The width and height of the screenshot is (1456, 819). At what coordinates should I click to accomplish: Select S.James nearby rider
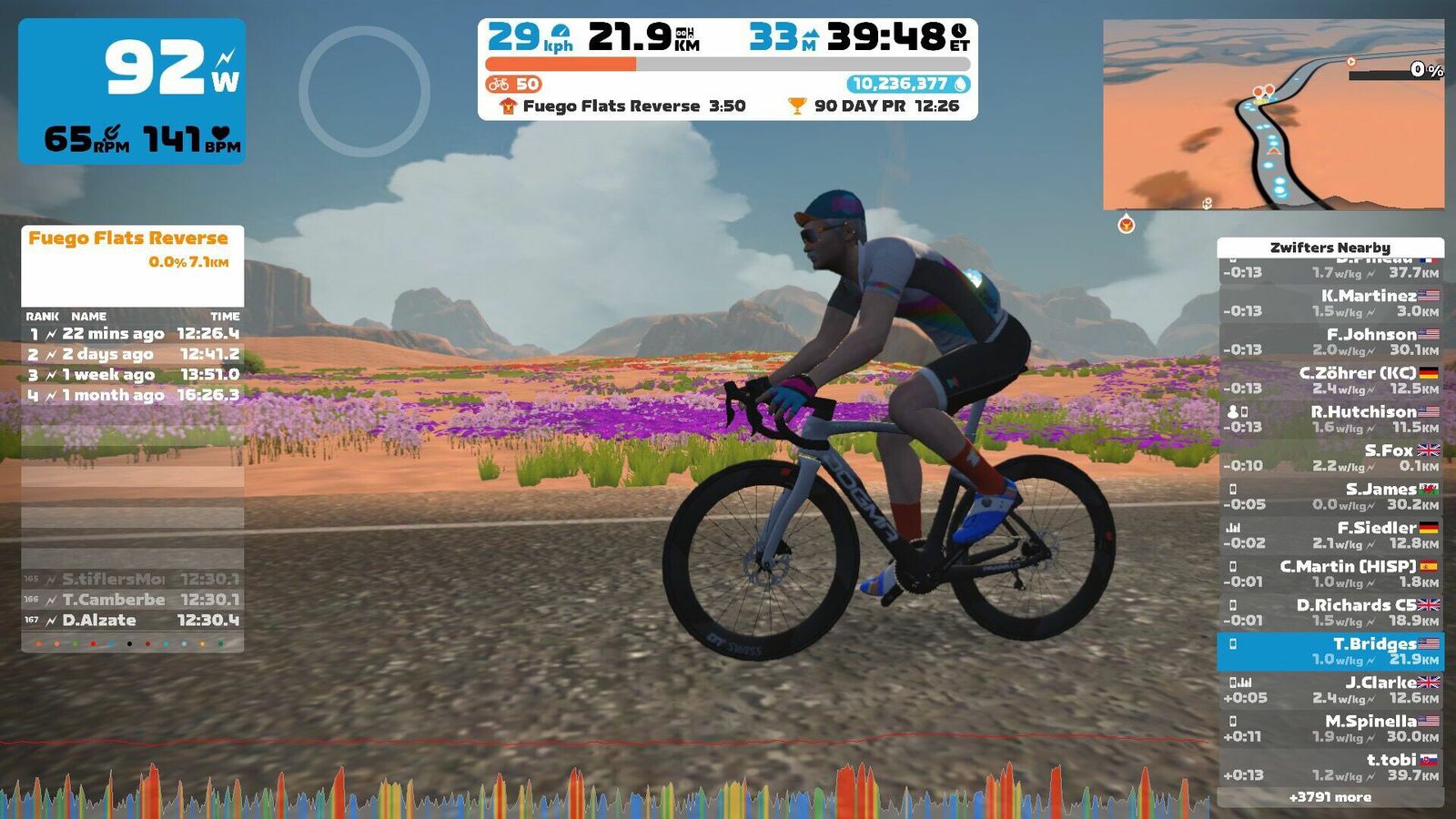[x=1330, y=497]
